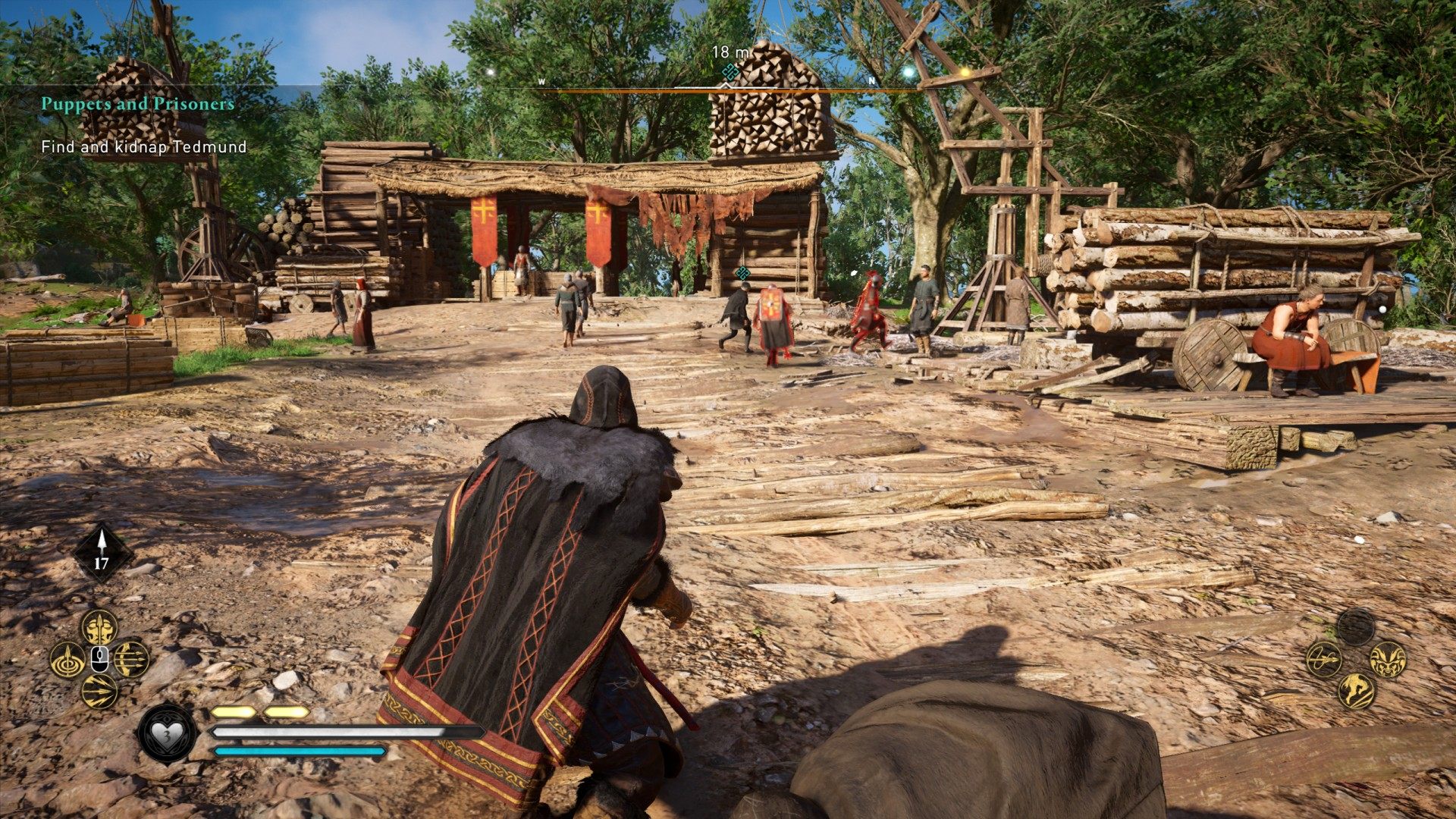
Task: Select the empty top melee ability slot
Action: click(x=1356, y=627)
